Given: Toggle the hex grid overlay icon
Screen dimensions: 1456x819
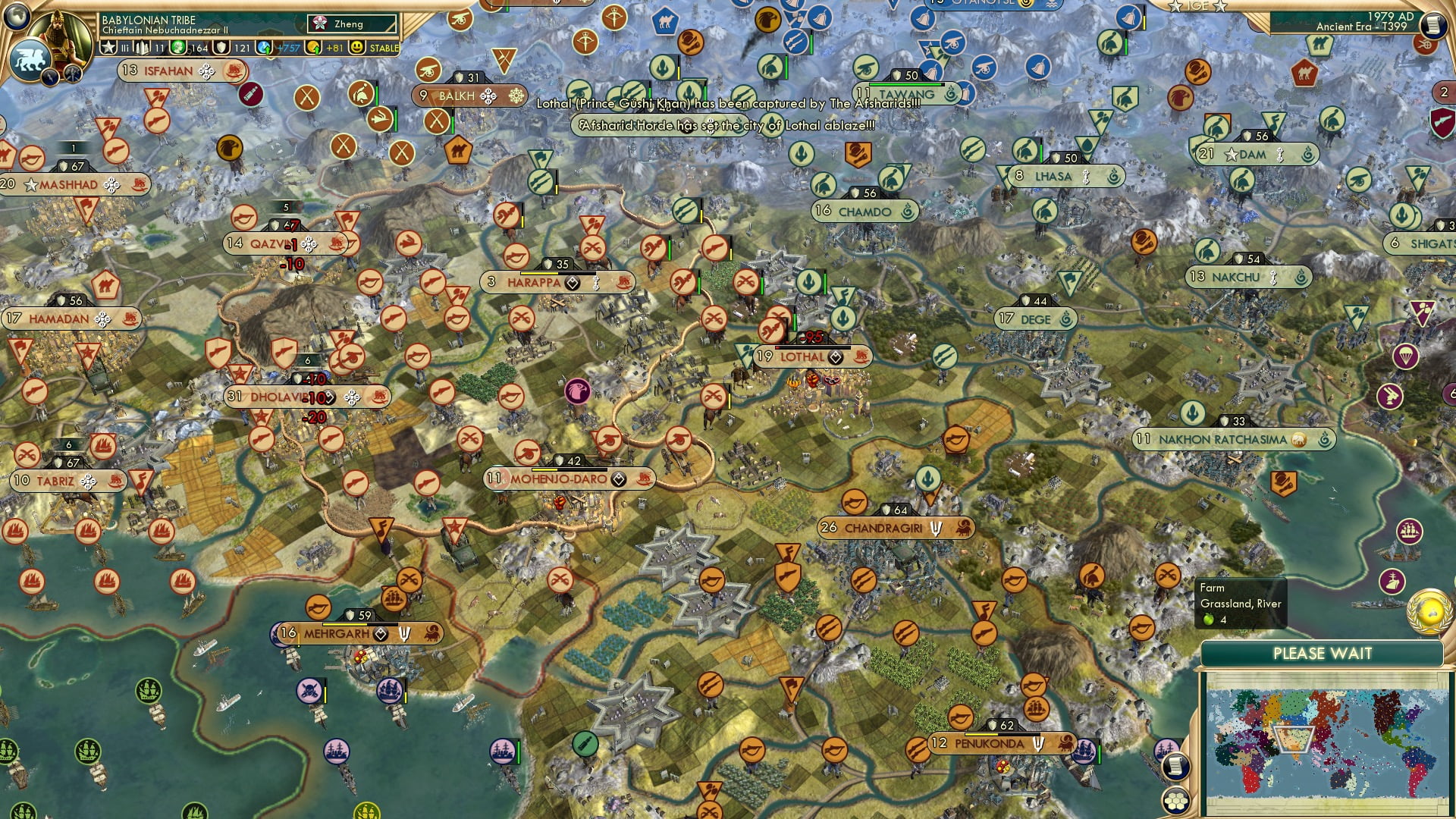Looking at the screenshot, I should [x=1175, y=802].
